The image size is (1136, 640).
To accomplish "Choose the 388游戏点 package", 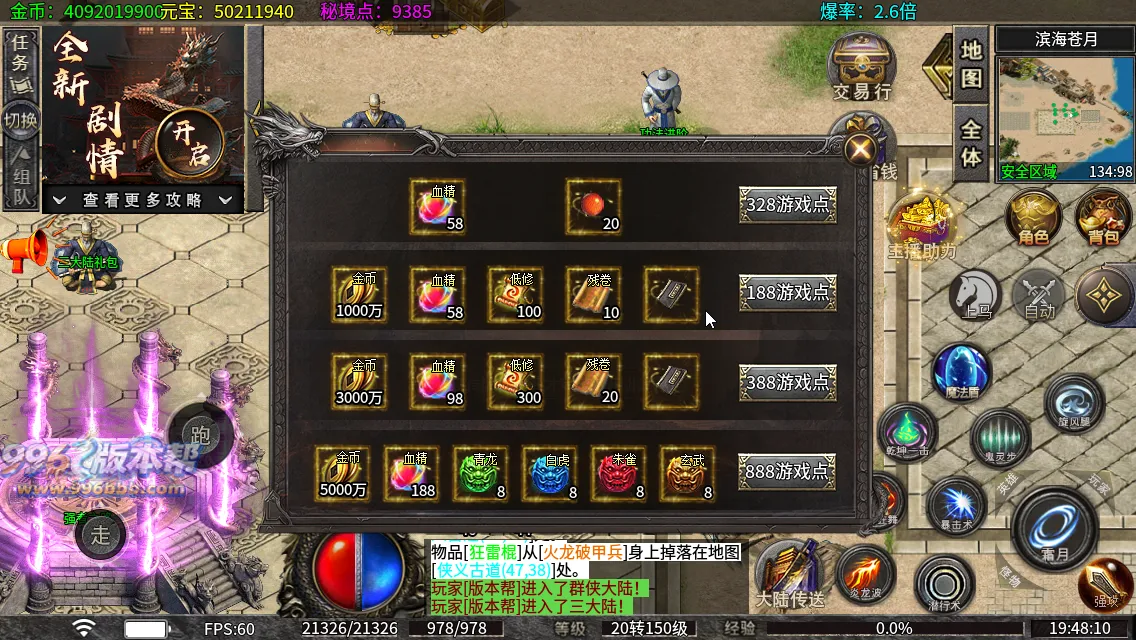I will [788, 382].
